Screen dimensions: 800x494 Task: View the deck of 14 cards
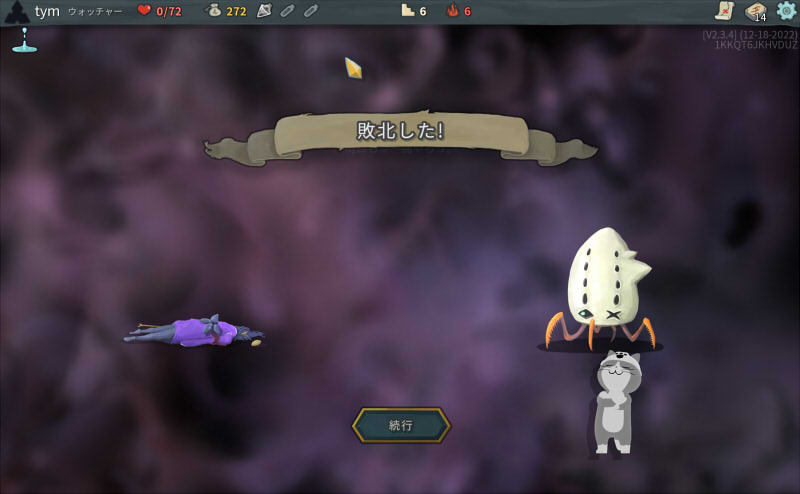(x=755, y=11)
